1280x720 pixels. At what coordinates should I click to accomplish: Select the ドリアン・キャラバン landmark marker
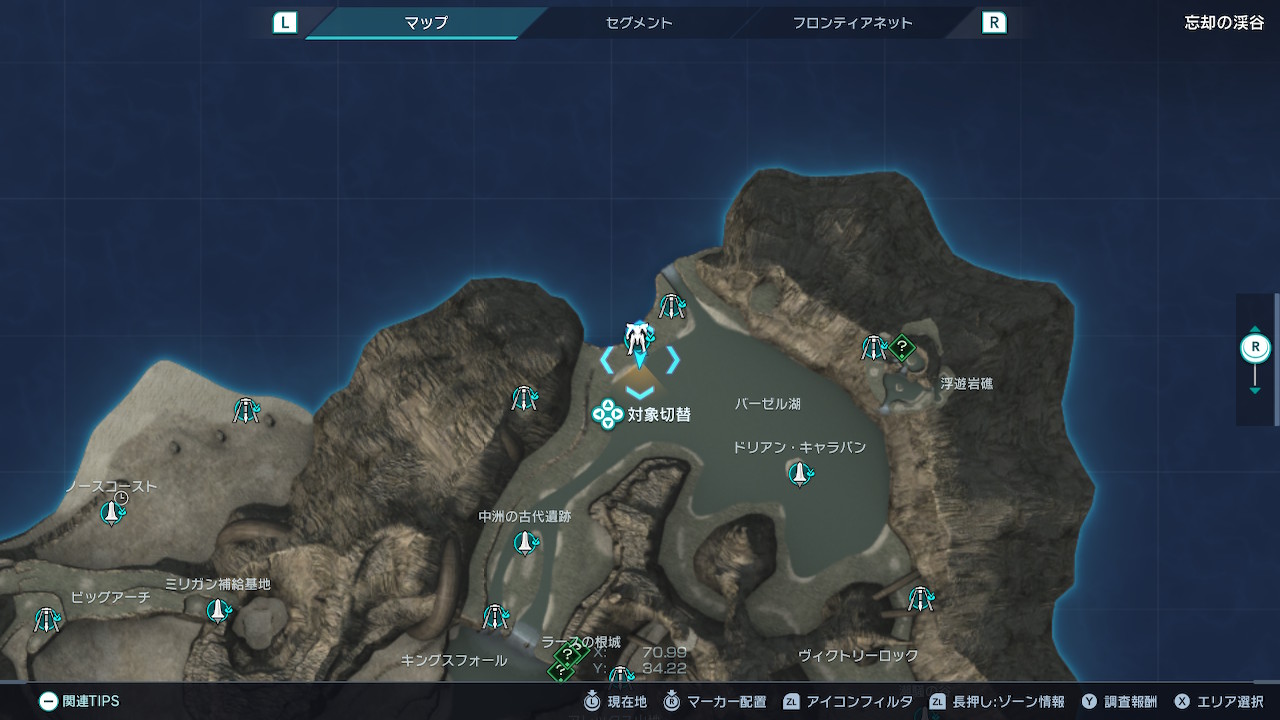point(799,473)
